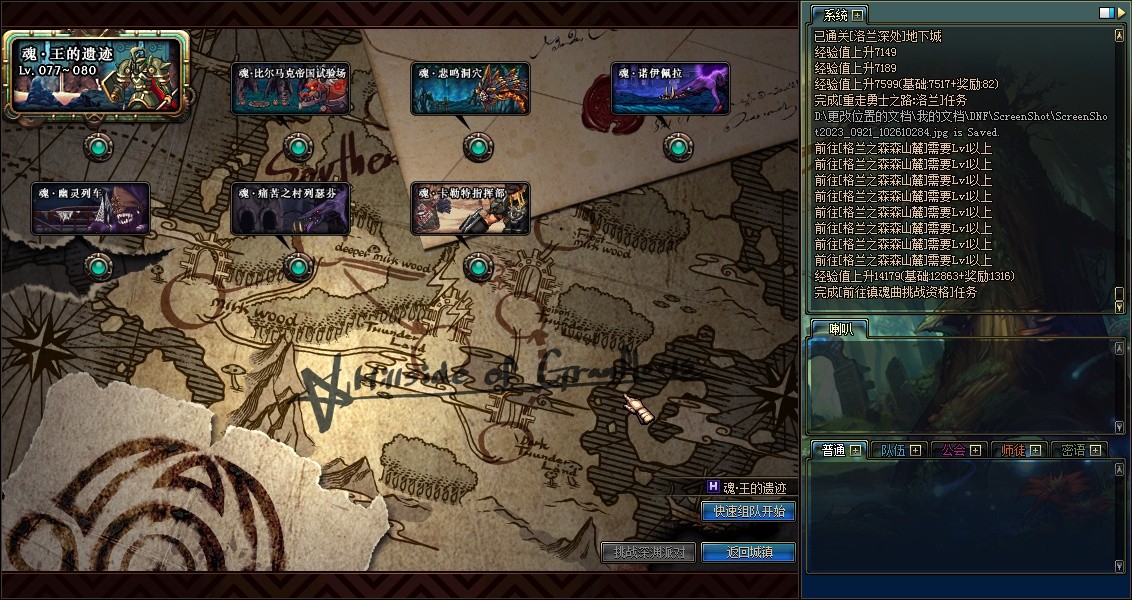Switch to the 密语 whisper chat tab

click(x=1073, y=450)
